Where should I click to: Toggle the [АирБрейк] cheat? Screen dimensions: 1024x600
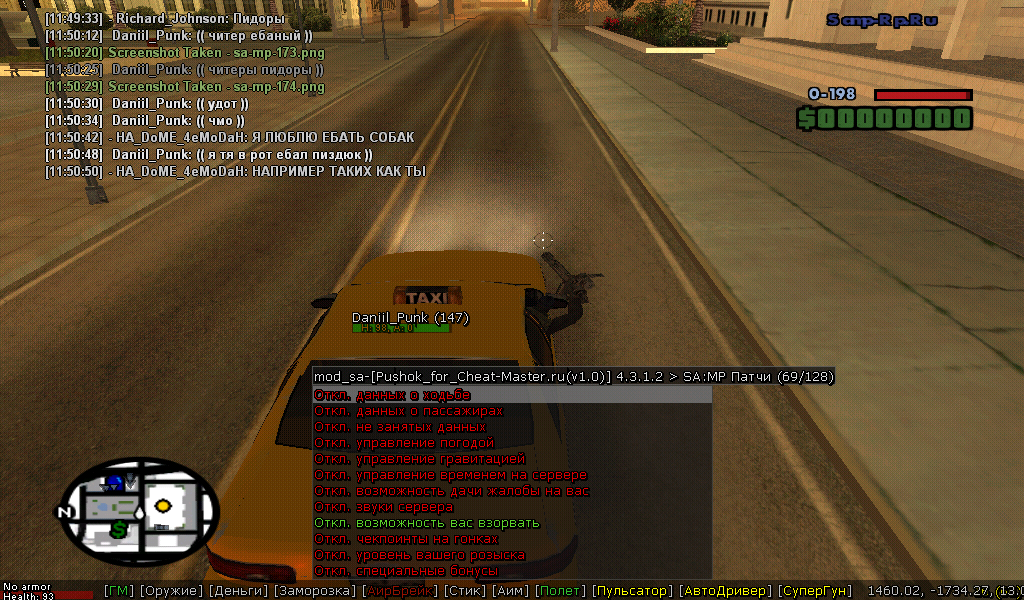(397, 592)
